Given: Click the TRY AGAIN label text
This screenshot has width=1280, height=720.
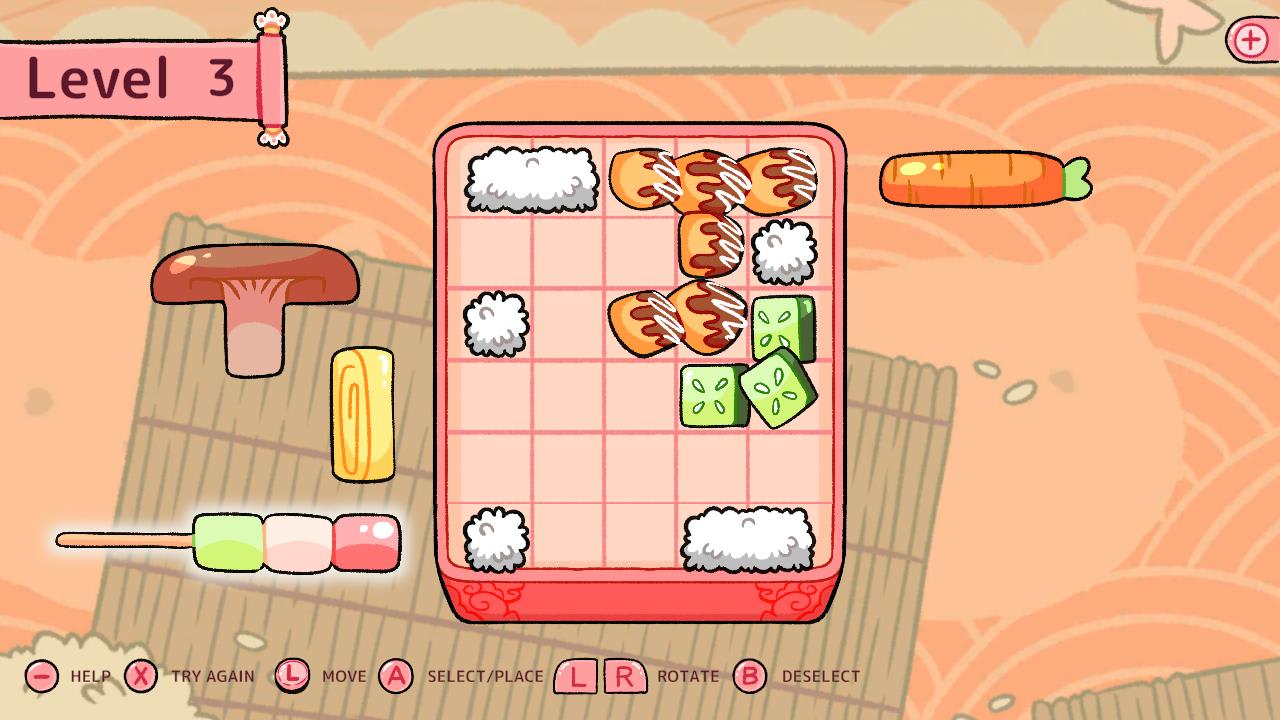Looking at the screenshot, I should [215, 677].
